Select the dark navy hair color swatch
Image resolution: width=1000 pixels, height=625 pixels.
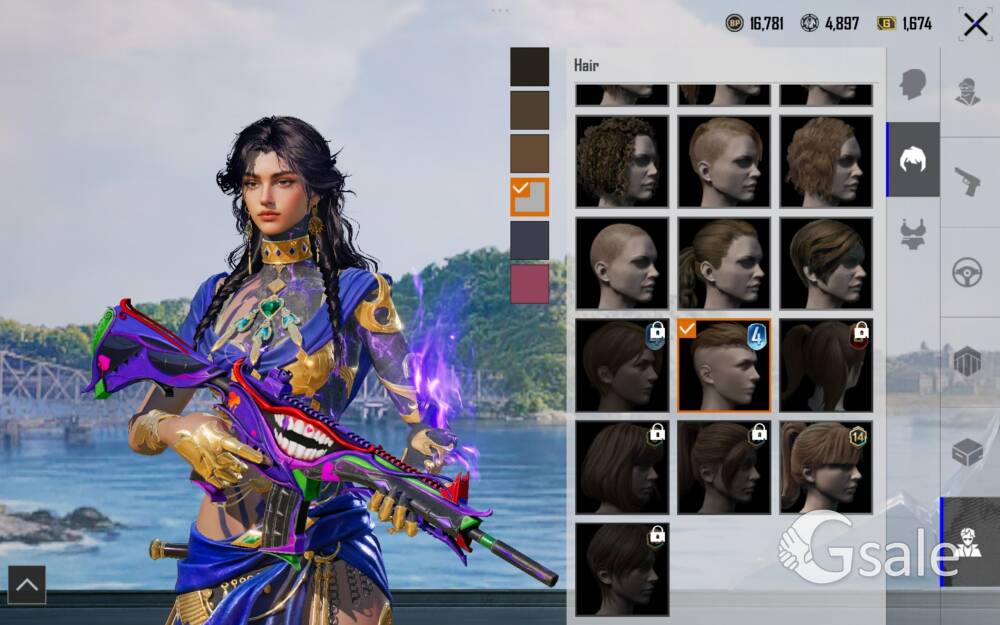[529, 240]
